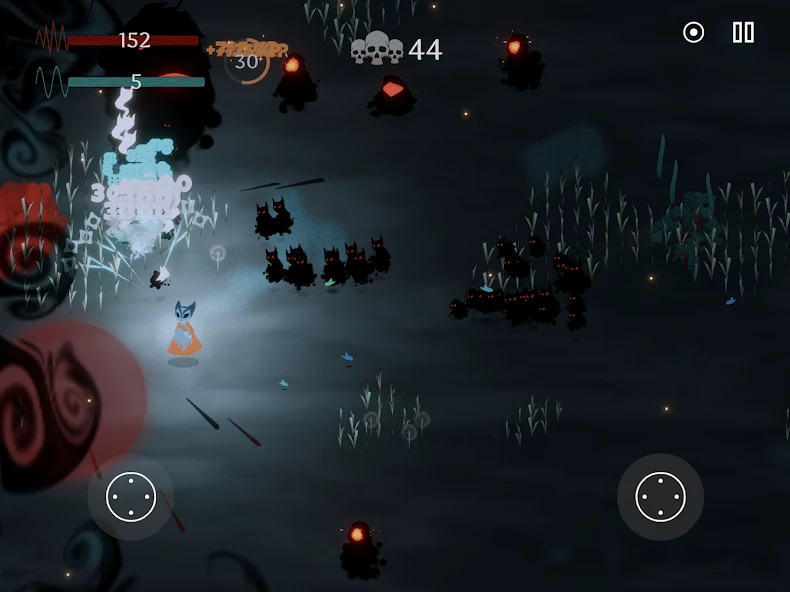Tap the circular record icon
This screenshot has height=592, width=790.
tap(693, 32)
